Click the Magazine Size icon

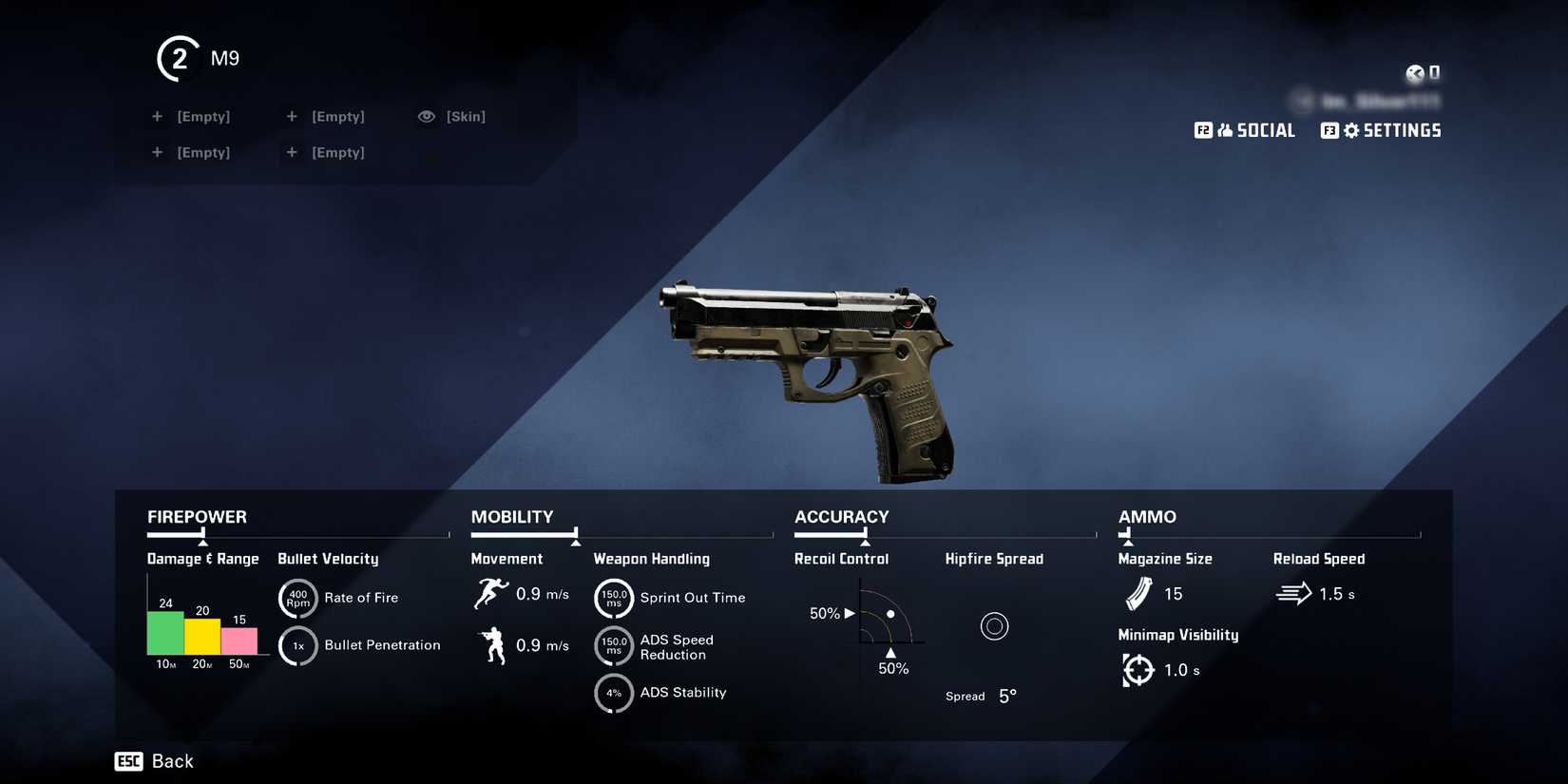[1137, 593]
